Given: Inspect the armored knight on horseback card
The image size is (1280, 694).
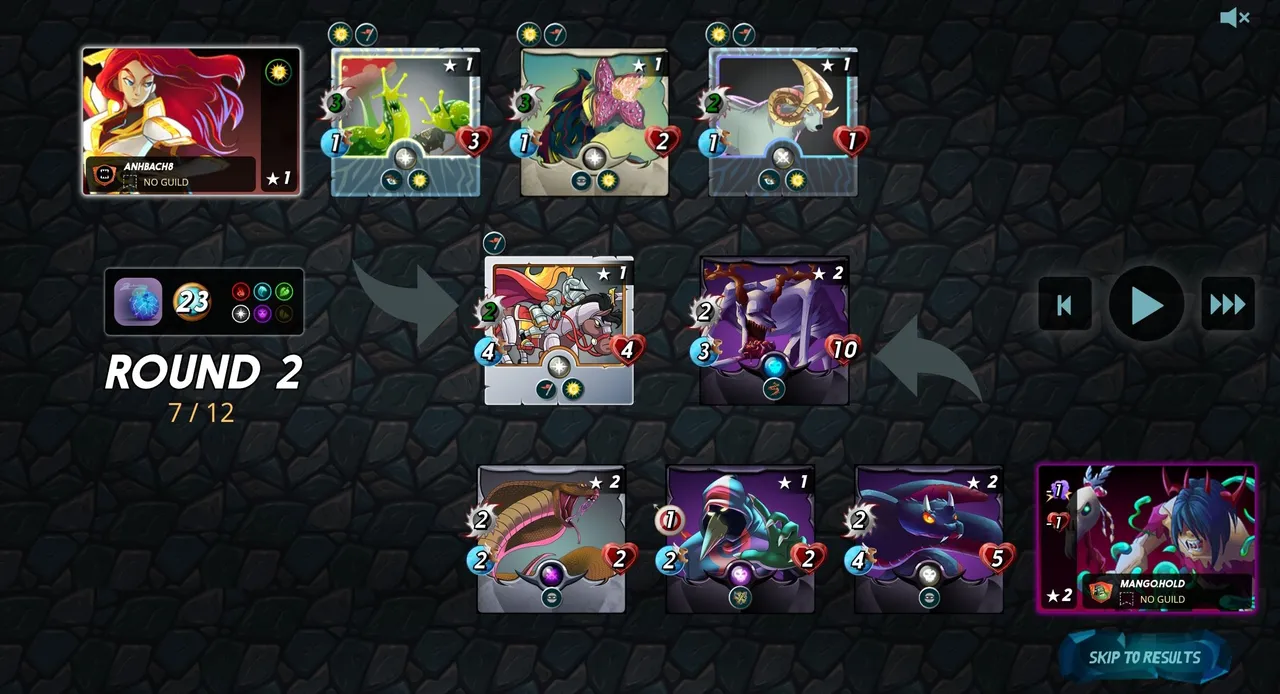Looking at the screenshot, I should 559,331.
